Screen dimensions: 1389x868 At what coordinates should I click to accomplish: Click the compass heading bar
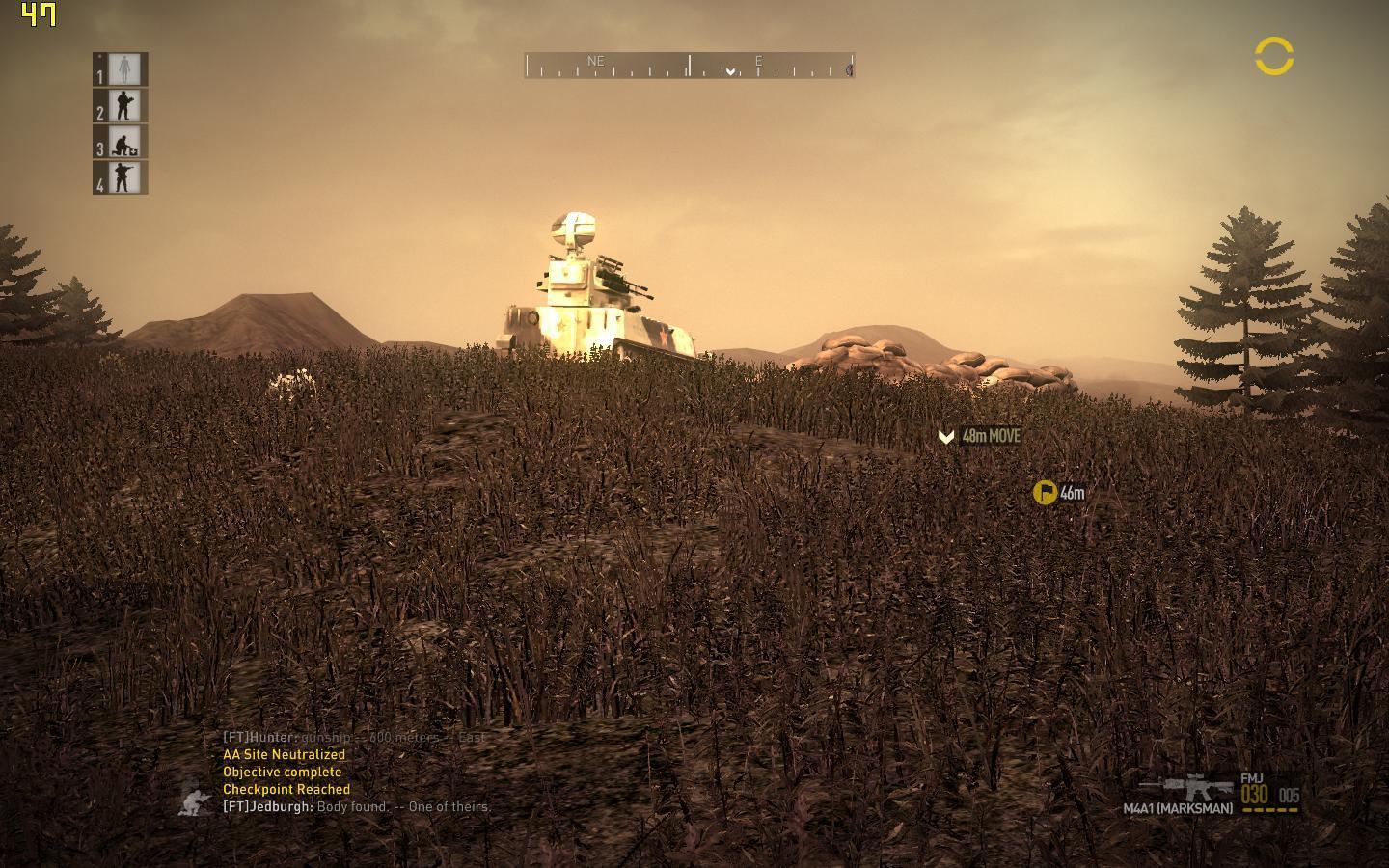(x=689, y=66)
